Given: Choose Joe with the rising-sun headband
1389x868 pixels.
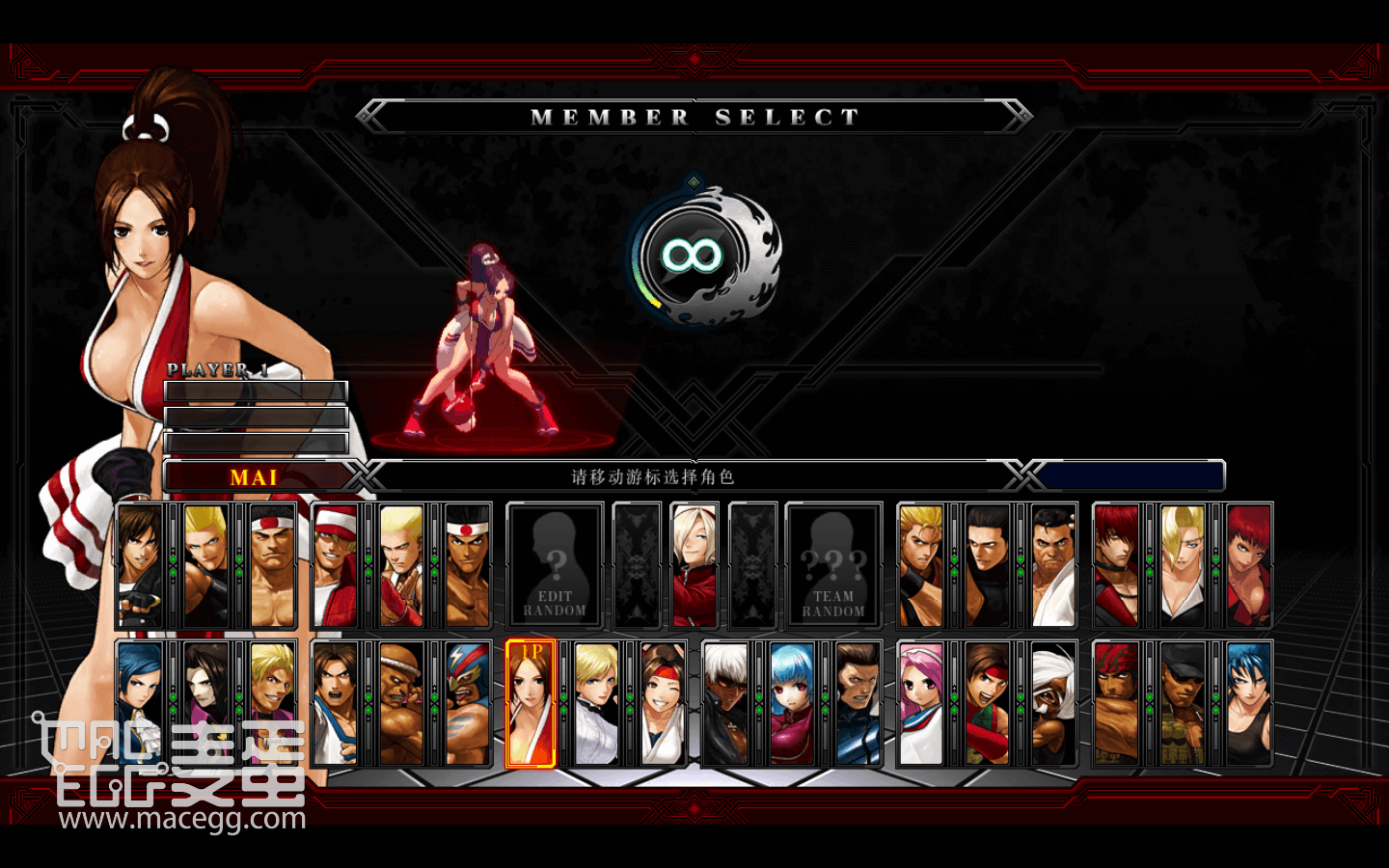Looking at the screenshot, I should pyautogui.click(x=468, y=566).
